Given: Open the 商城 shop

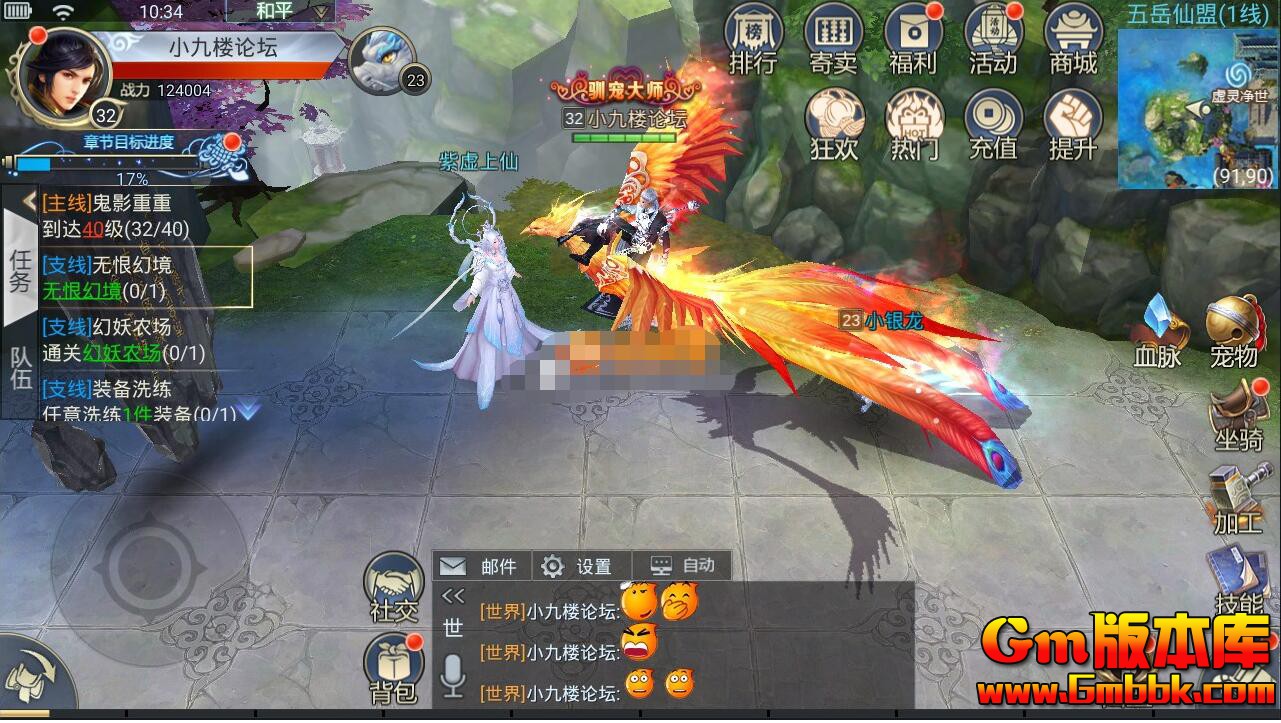Looking at the screenshot, I should coord(1073,38).
